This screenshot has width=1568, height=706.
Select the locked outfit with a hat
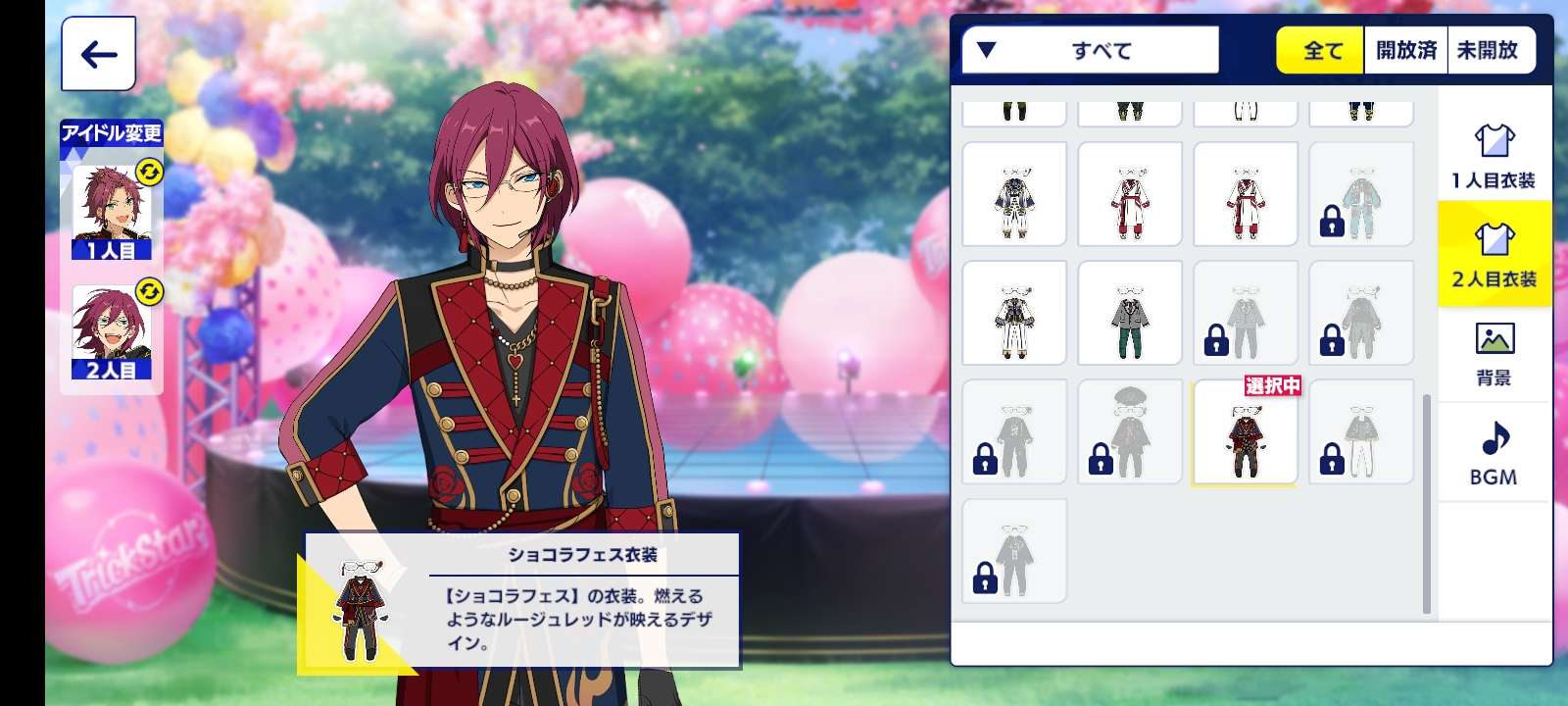pos(1130,432)
